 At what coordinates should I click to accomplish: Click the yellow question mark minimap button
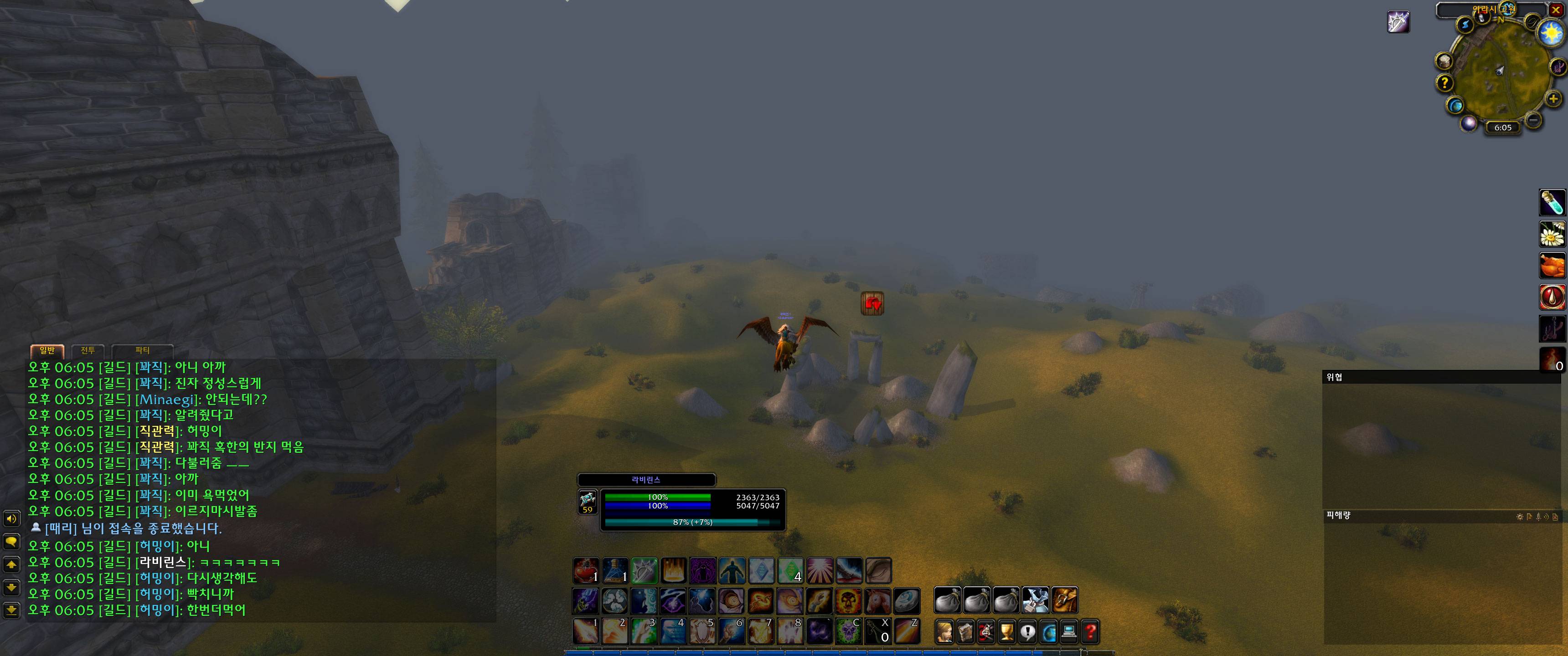pos(1445,83)
